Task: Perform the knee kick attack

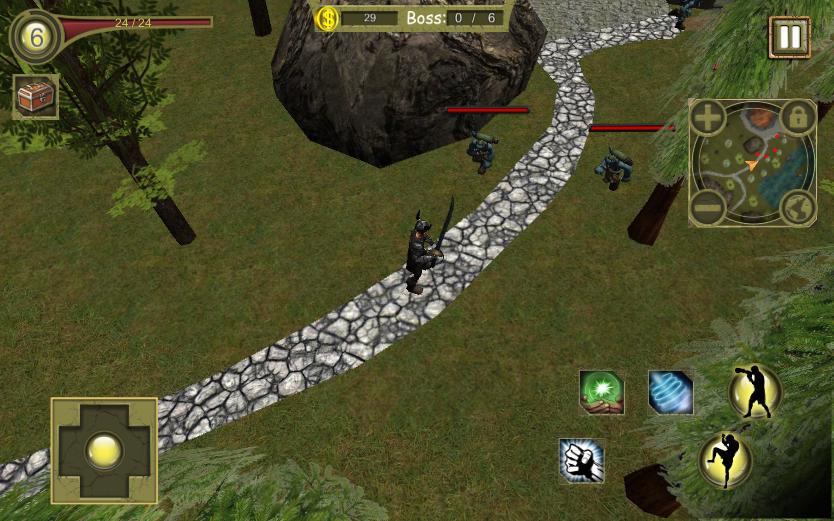Action: pos(725,460)
